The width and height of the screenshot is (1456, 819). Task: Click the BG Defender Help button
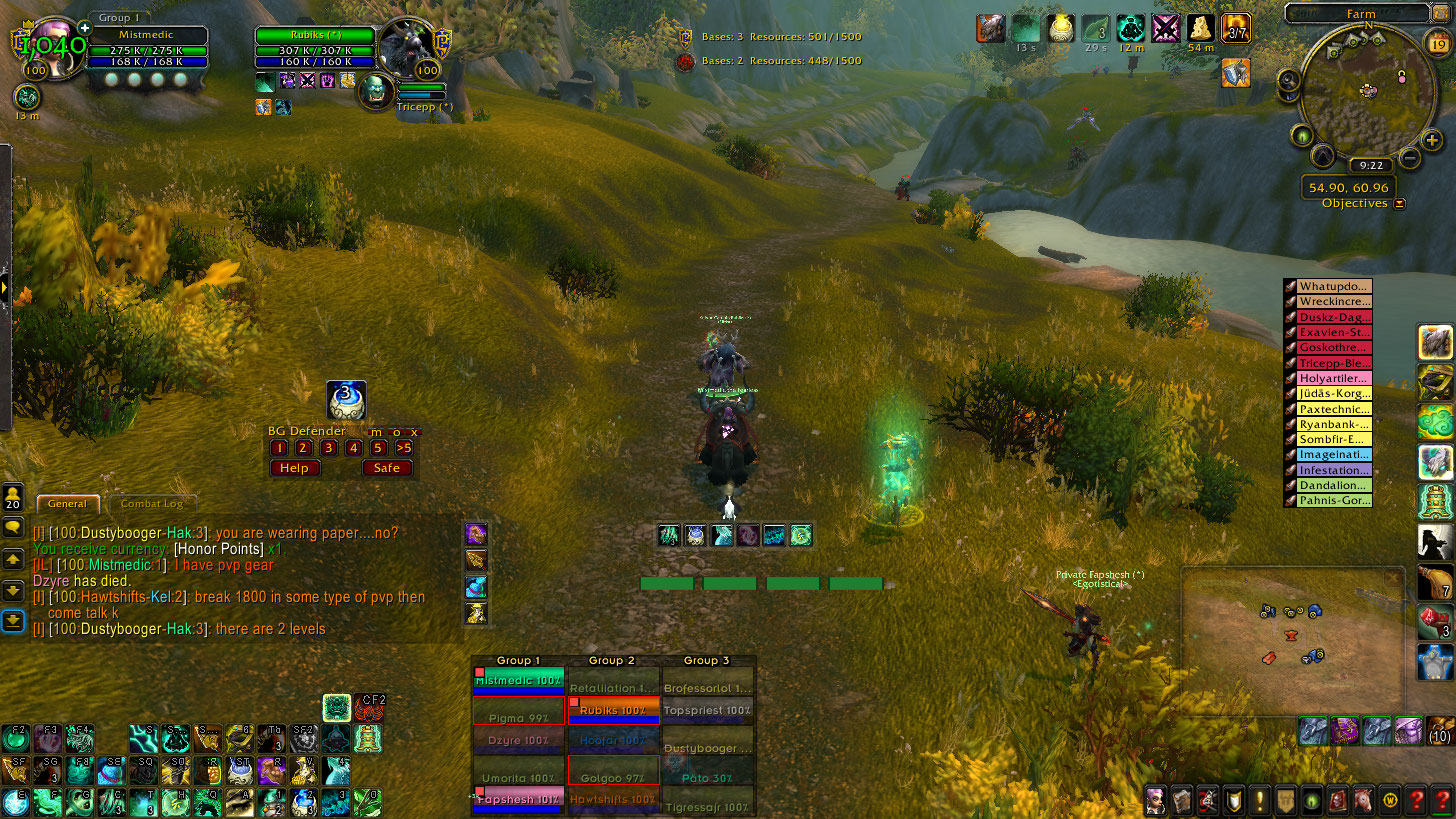coord(295,468)
